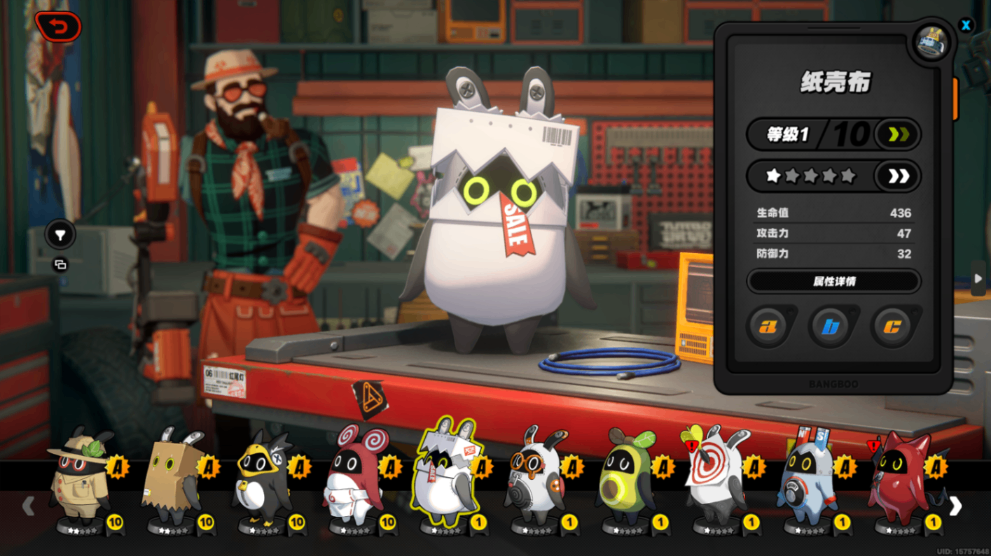991x556 pixels.
Task: Show next Bangboo list page arrow
Action: [x=955, y=506]
